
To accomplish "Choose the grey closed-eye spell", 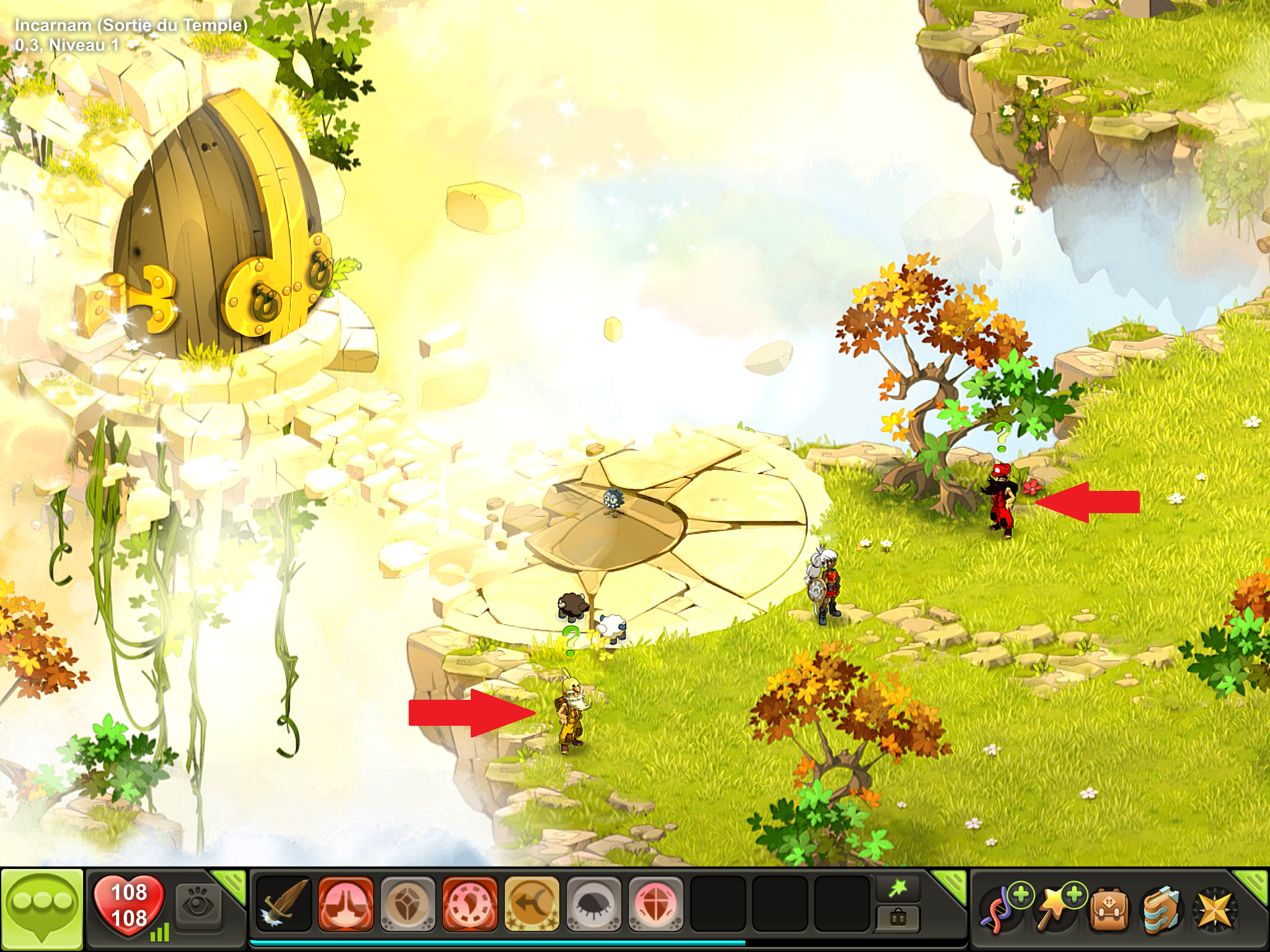I will tap(594, 904).
